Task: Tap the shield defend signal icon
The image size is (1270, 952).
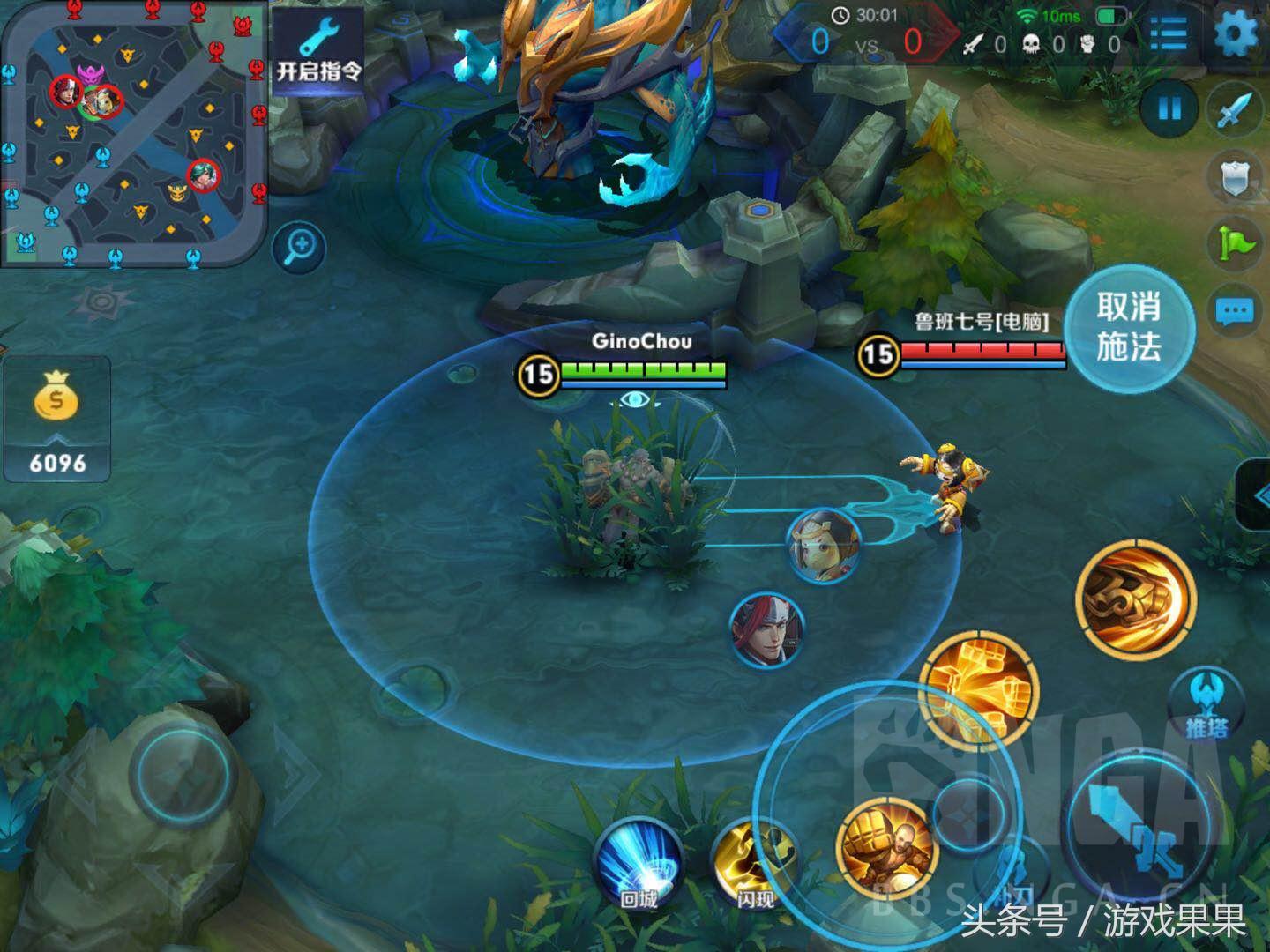Action: tap(1235, 177)
